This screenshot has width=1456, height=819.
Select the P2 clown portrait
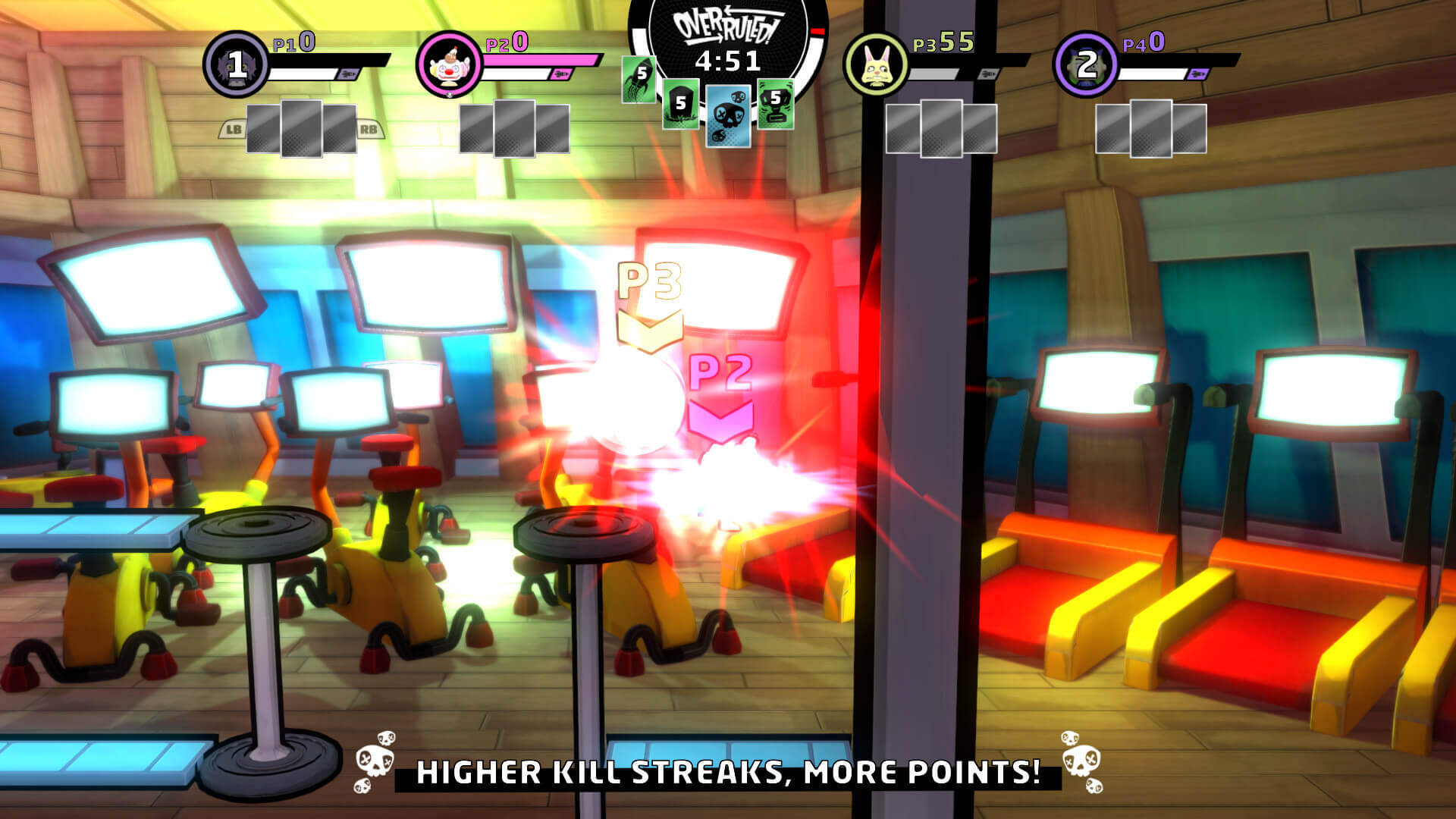[x=449, y=64]
